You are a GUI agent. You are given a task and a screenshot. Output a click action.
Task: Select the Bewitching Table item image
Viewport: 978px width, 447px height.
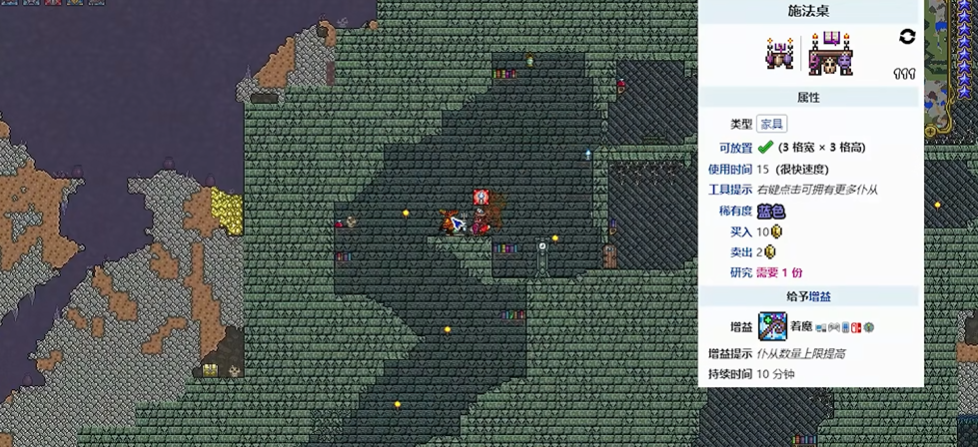tap(830, 54)
